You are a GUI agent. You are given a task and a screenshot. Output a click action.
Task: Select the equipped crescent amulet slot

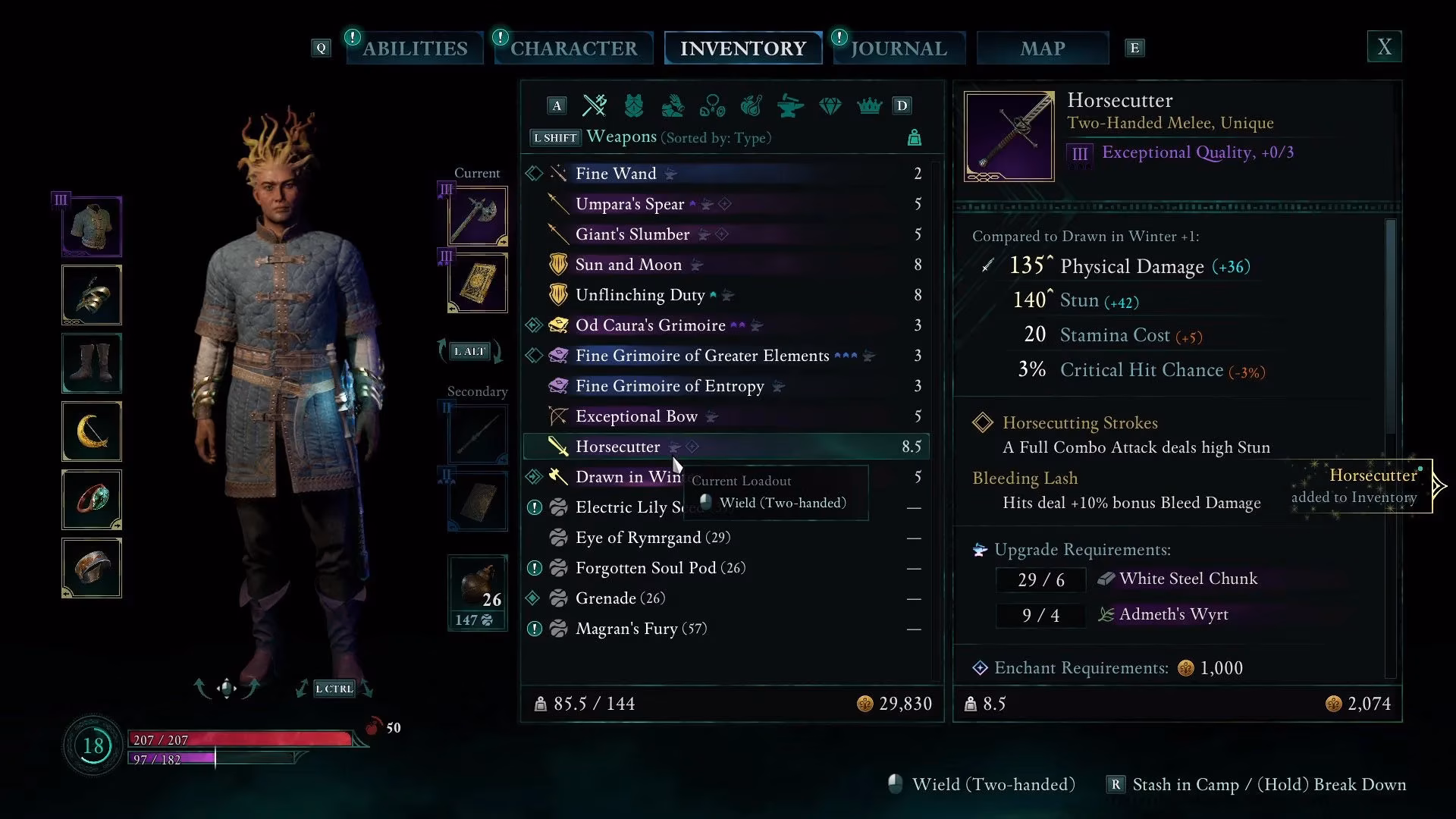[x=91, y=431]
